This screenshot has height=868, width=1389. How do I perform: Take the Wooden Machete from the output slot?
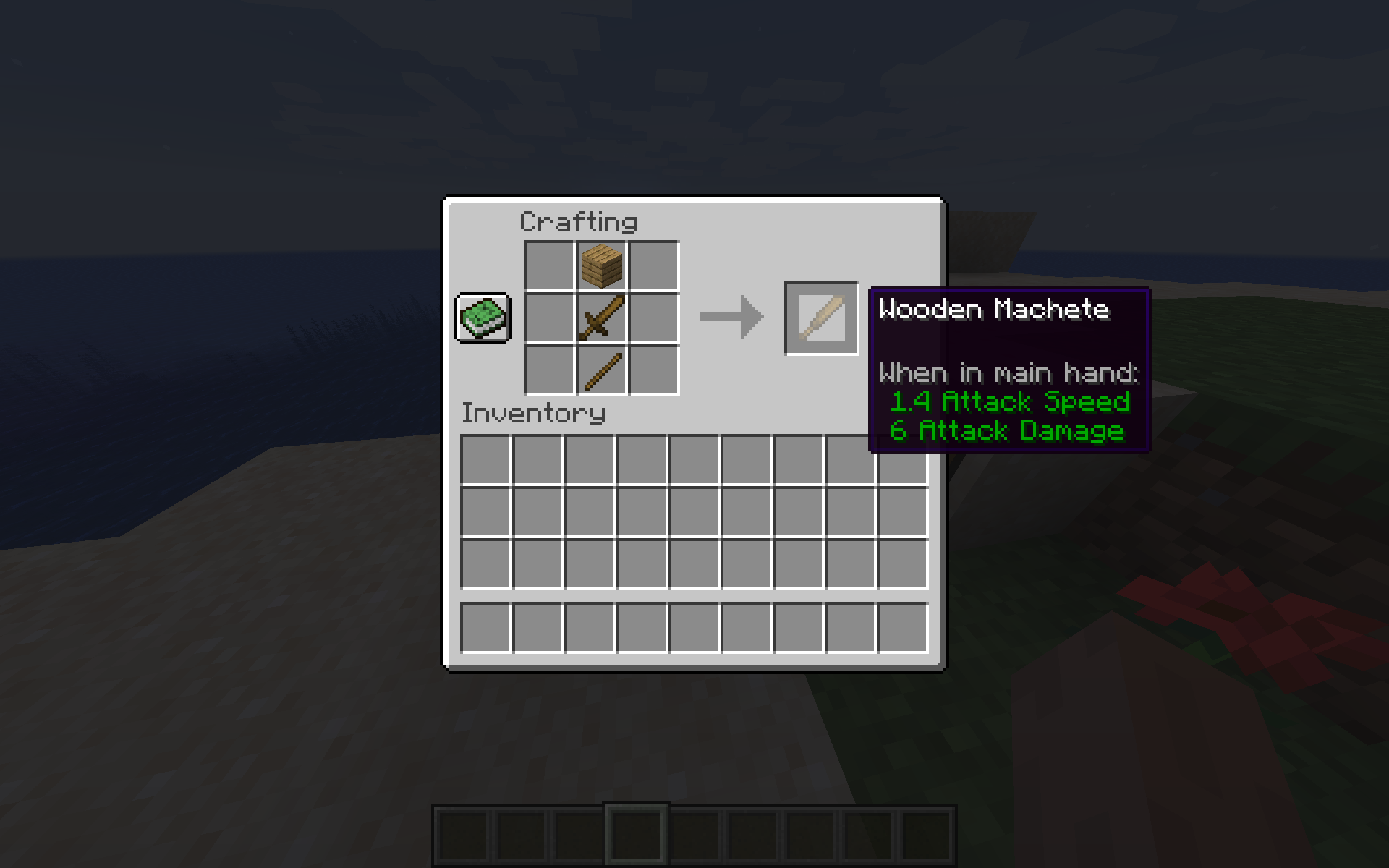click(821, 317)
